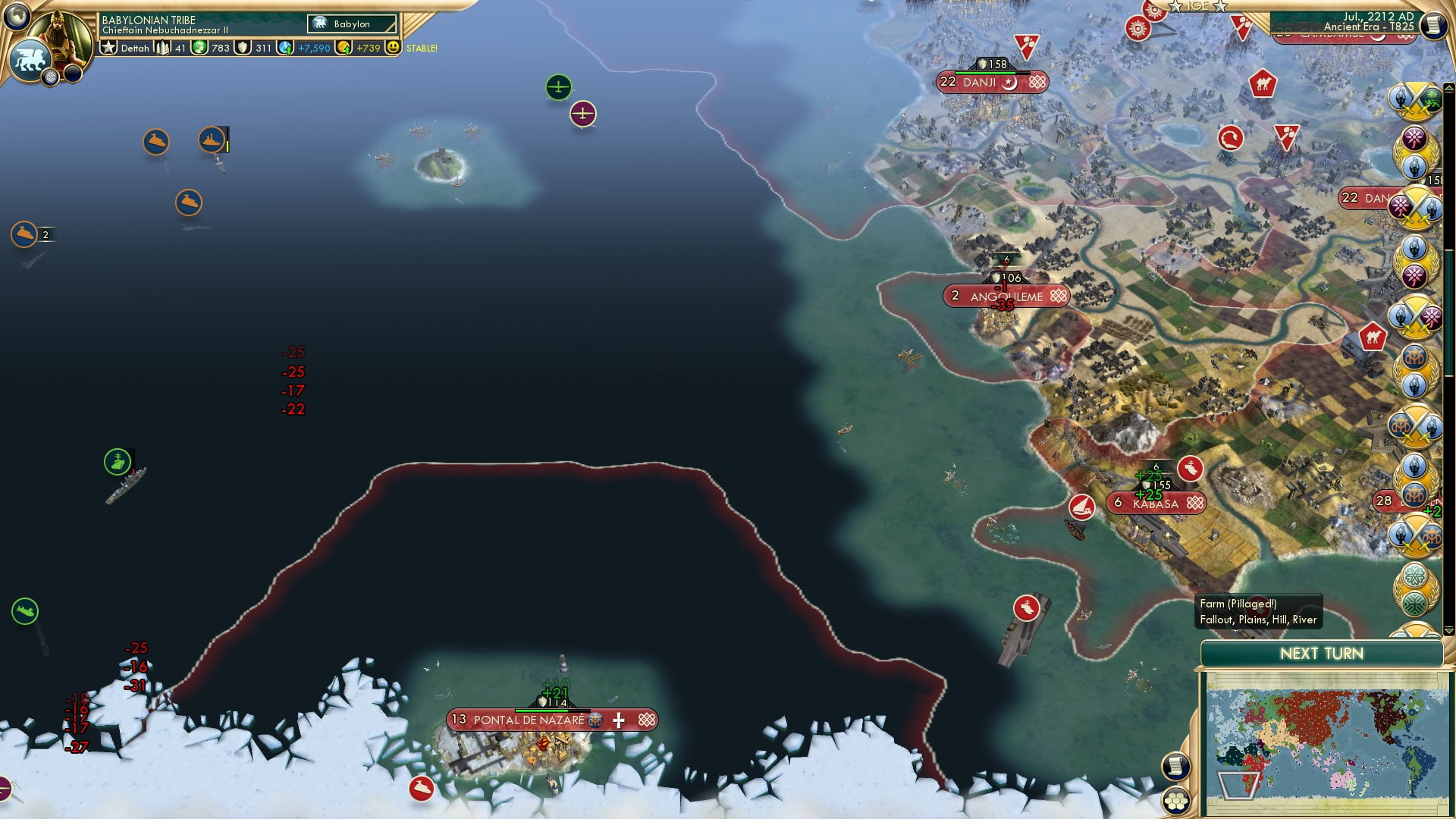Screen dimensions: 1456x819
Task: Select the green submarine unit flag bottom left
Action: click(25, 610)
